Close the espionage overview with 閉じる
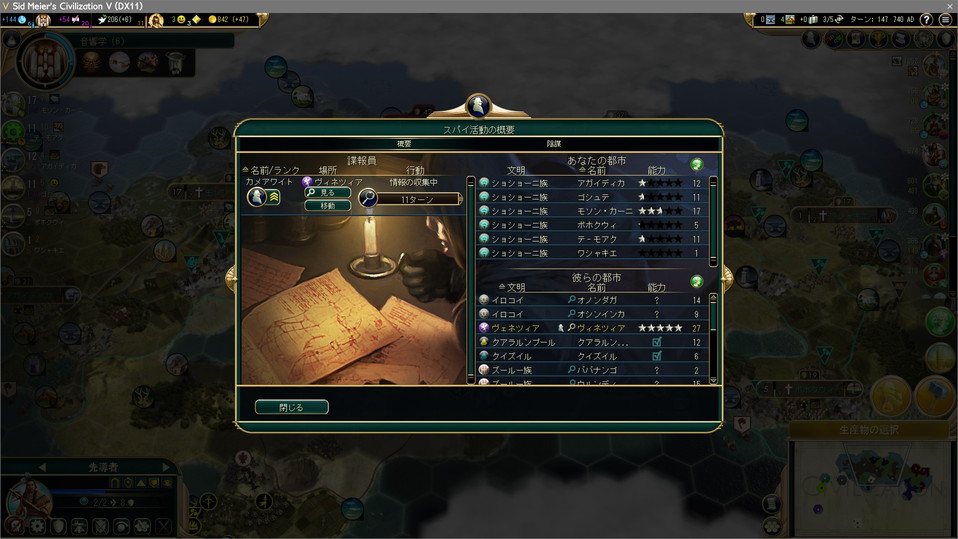 pyautogui.click(x=291, y=407)
